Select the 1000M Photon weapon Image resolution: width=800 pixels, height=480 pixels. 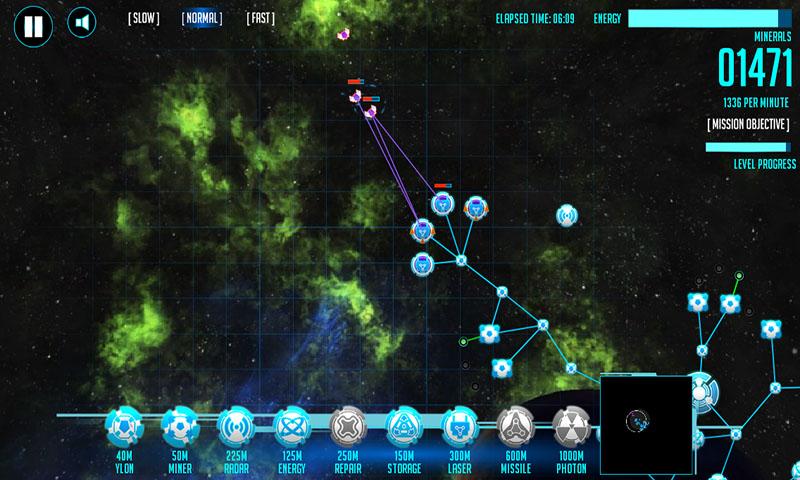[571, 427]
